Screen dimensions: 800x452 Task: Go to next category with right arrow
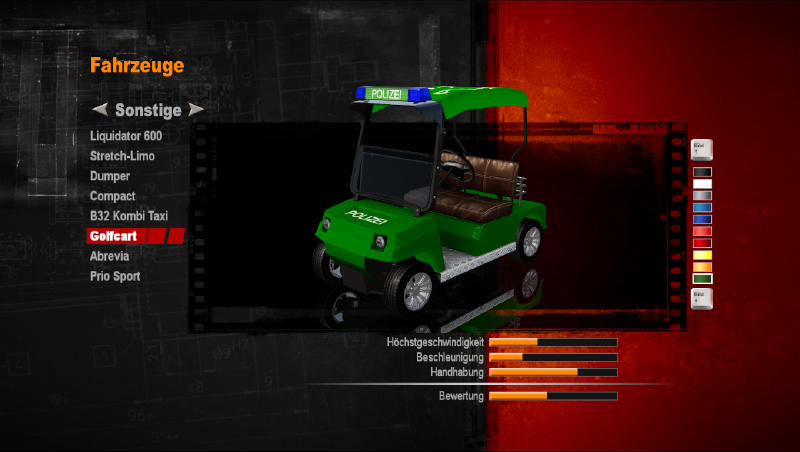point(196,109)
